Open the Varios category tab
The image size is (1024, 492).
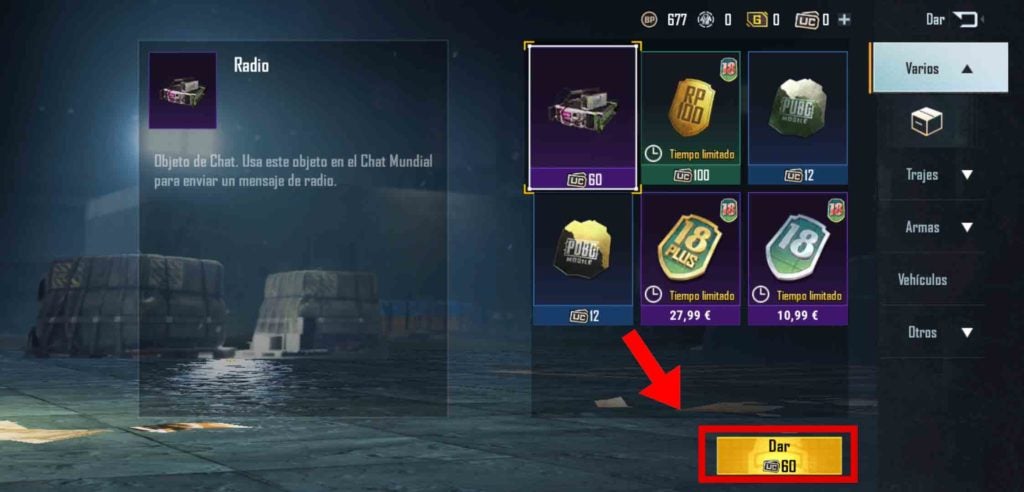pos(938,69)
